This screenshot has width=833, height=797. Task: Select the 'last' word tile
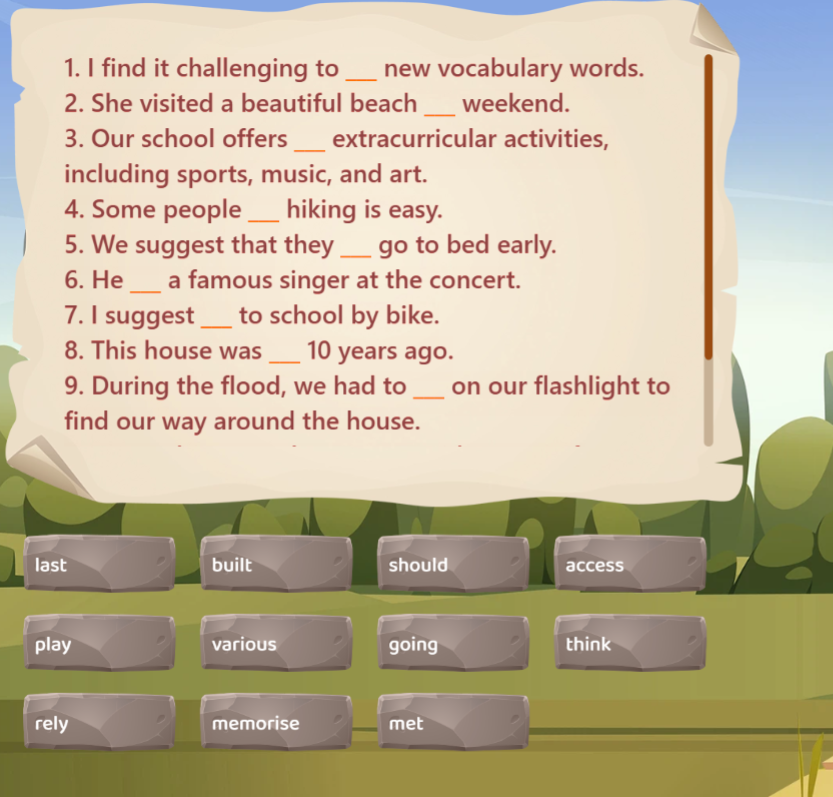click(x=98, y=565)
